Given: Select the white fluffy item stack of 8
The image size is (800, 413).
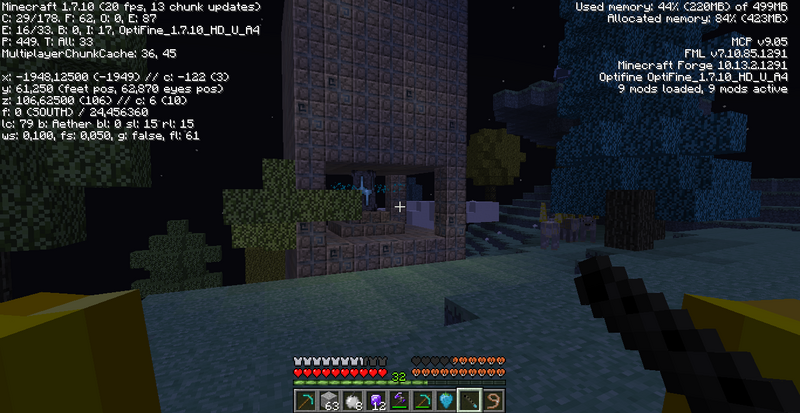Looking at the screenshot, I should click(x=351, y=400).
